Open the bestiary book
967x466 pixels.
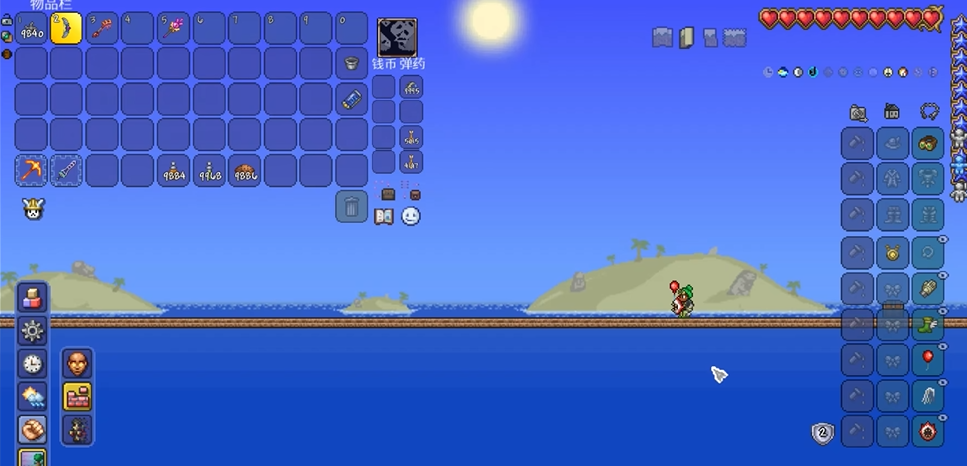(x=384, y=216)
